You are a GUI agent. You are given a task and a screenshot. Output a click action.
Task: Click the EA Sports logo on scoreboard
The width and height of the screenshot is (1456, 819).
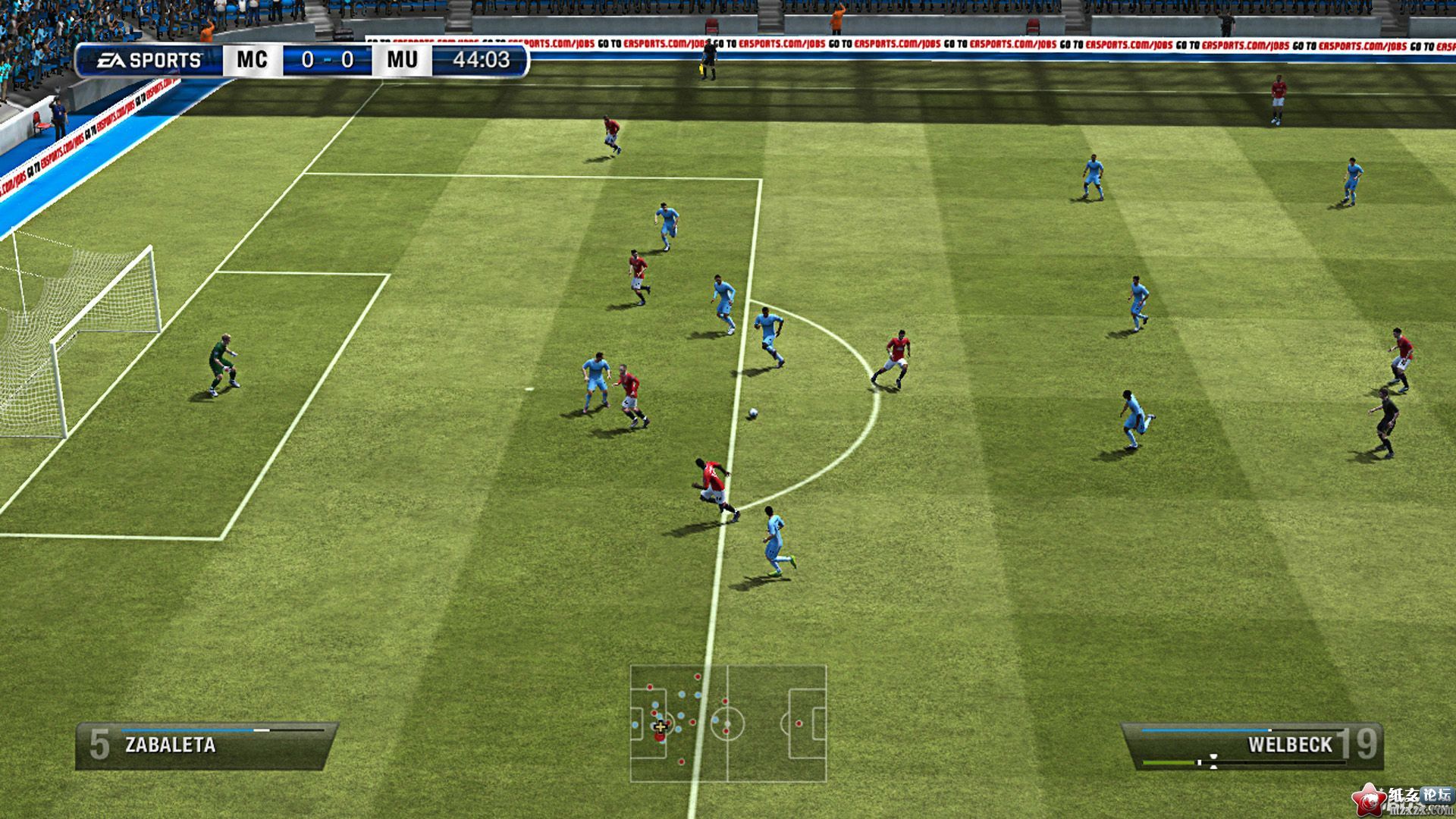point(150,60)
